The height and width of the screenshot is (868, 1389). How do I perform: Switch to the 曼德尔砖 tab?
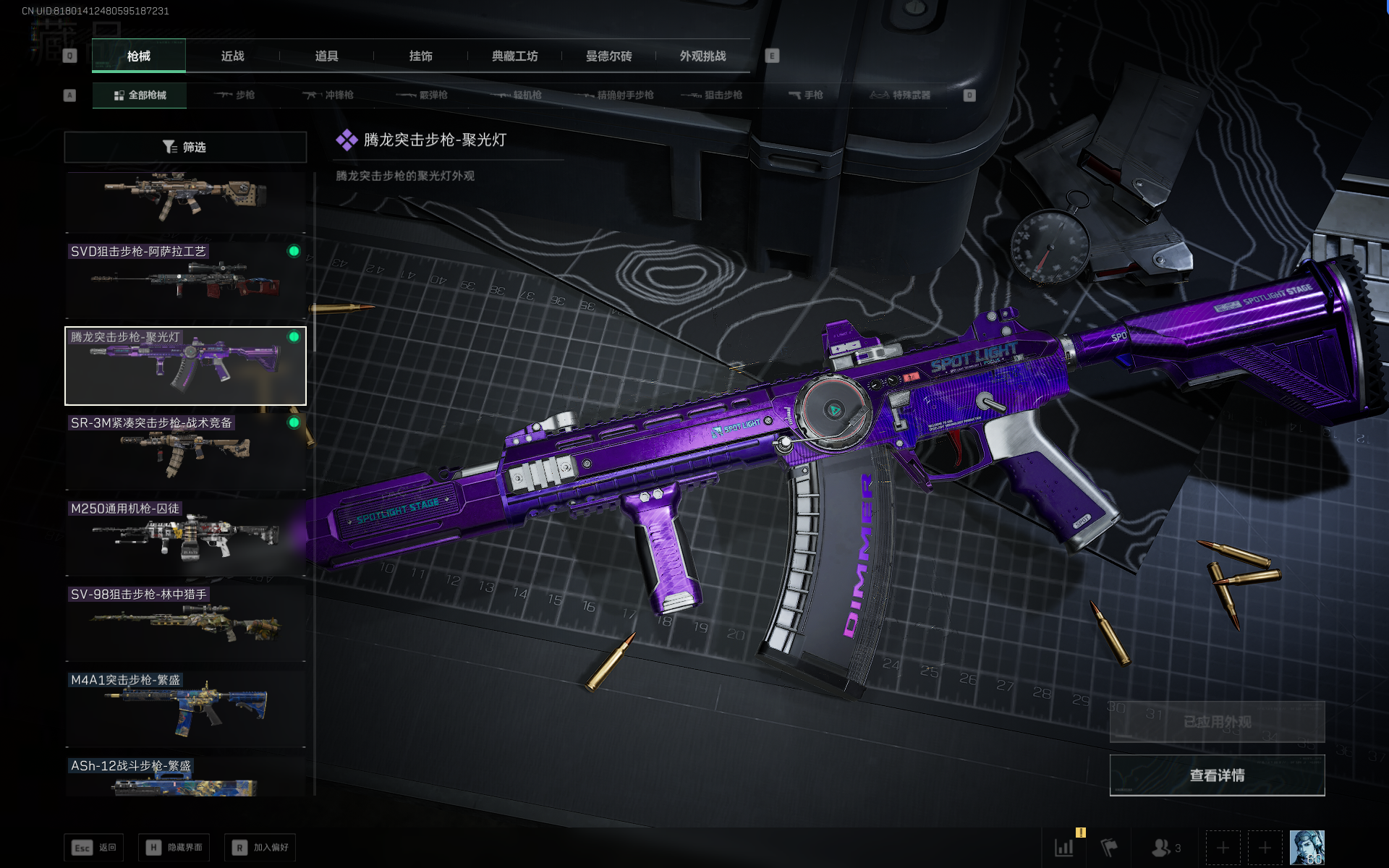point(608,56)
